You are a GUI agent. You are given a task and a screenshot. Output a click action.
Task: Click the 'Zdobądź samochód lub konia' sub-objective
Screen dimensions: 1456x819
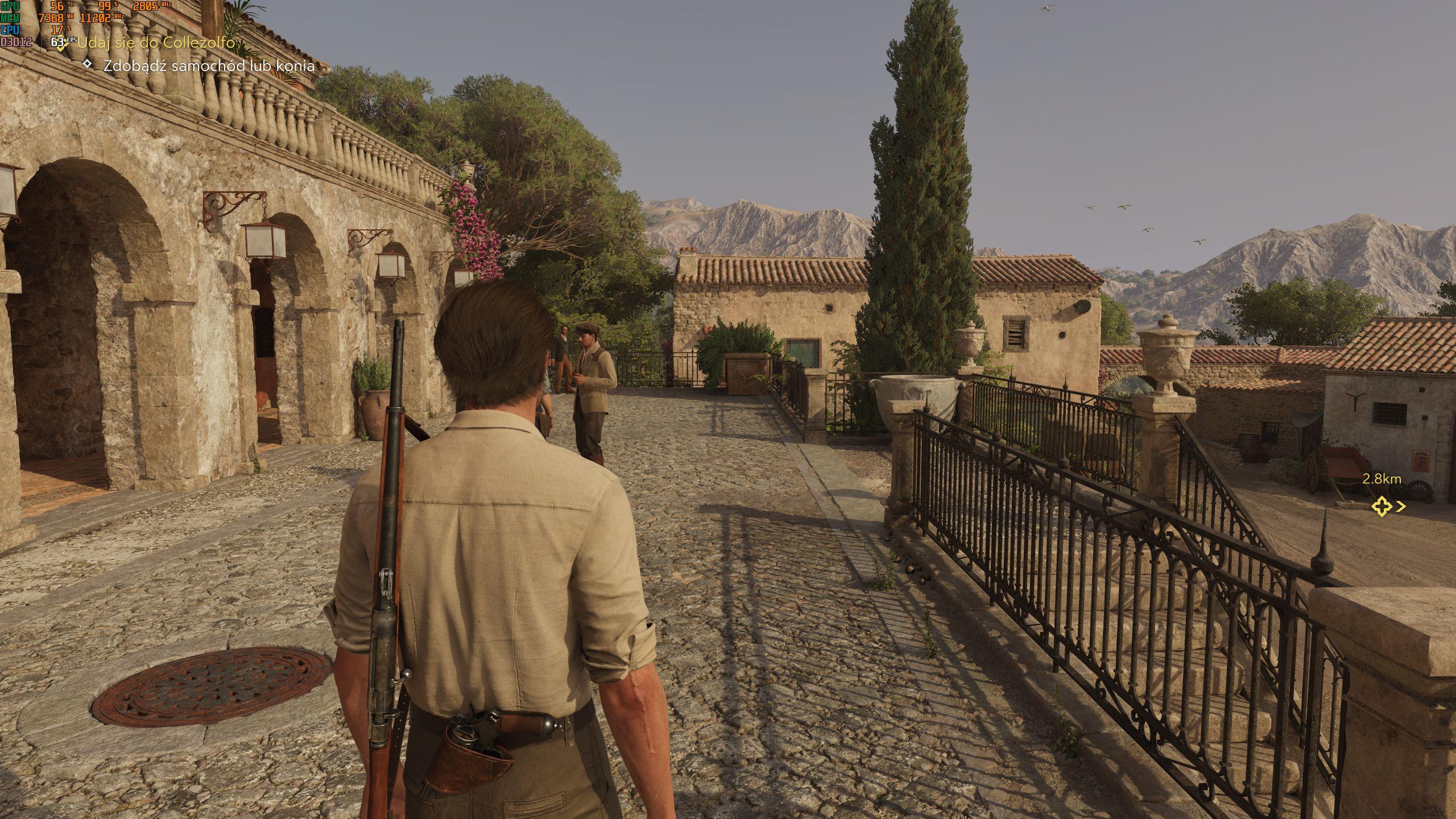coord(209,65)
